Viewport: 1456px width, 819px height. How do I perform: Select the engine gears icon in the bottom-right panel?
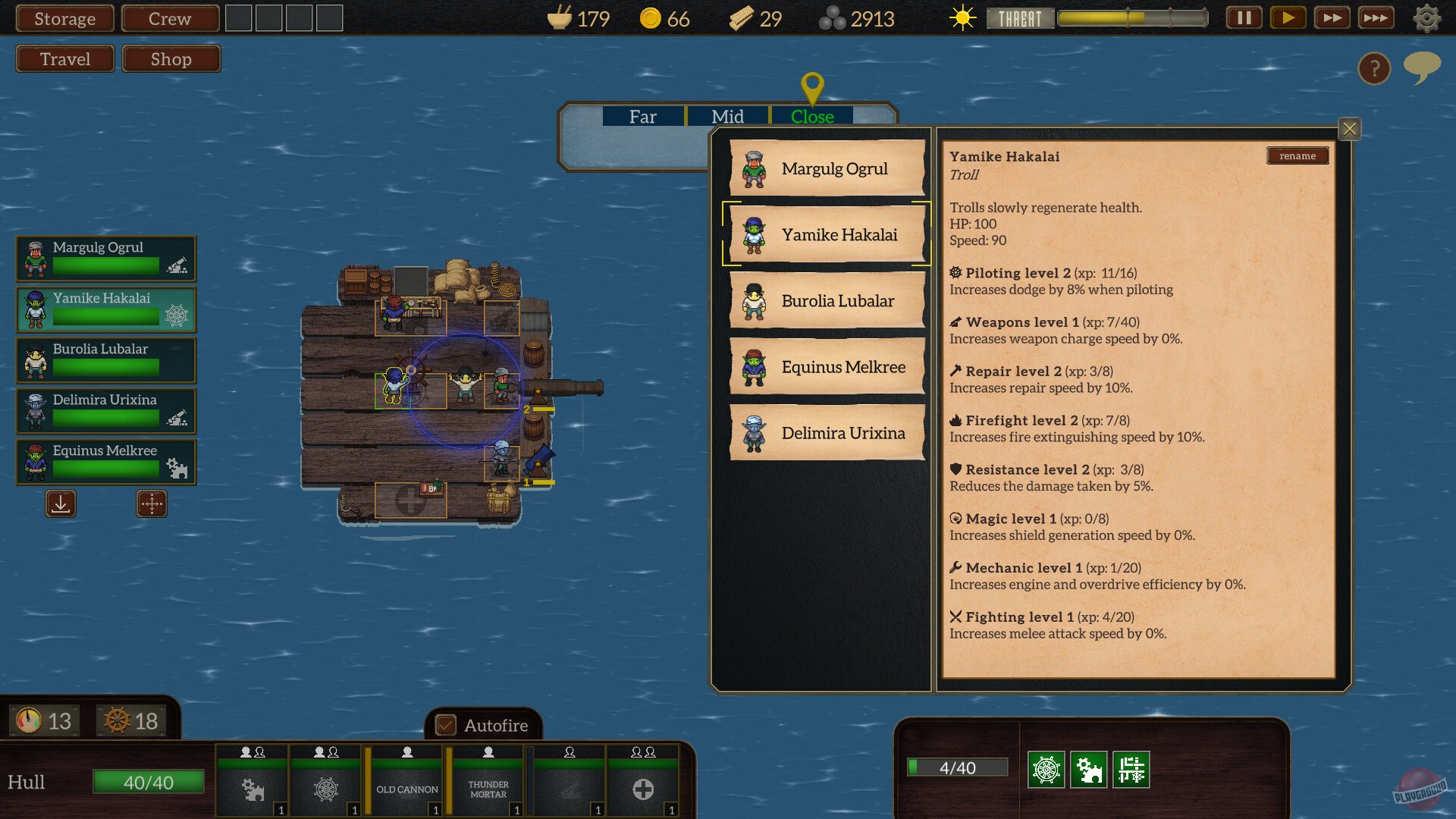click(x=1089, y=767)
